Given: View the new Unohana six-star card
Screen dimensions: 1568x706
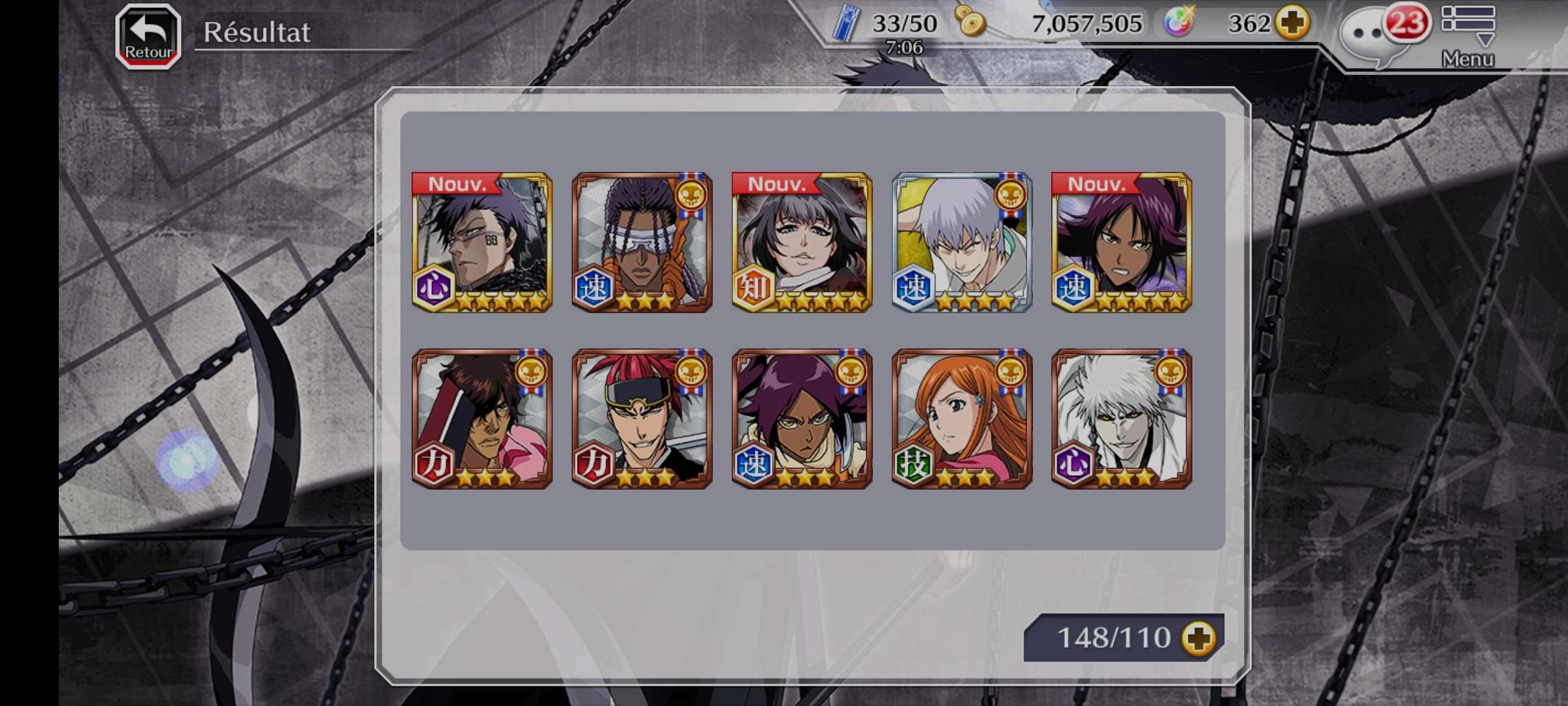Looking at the screenshot, I should pos(802,243).
